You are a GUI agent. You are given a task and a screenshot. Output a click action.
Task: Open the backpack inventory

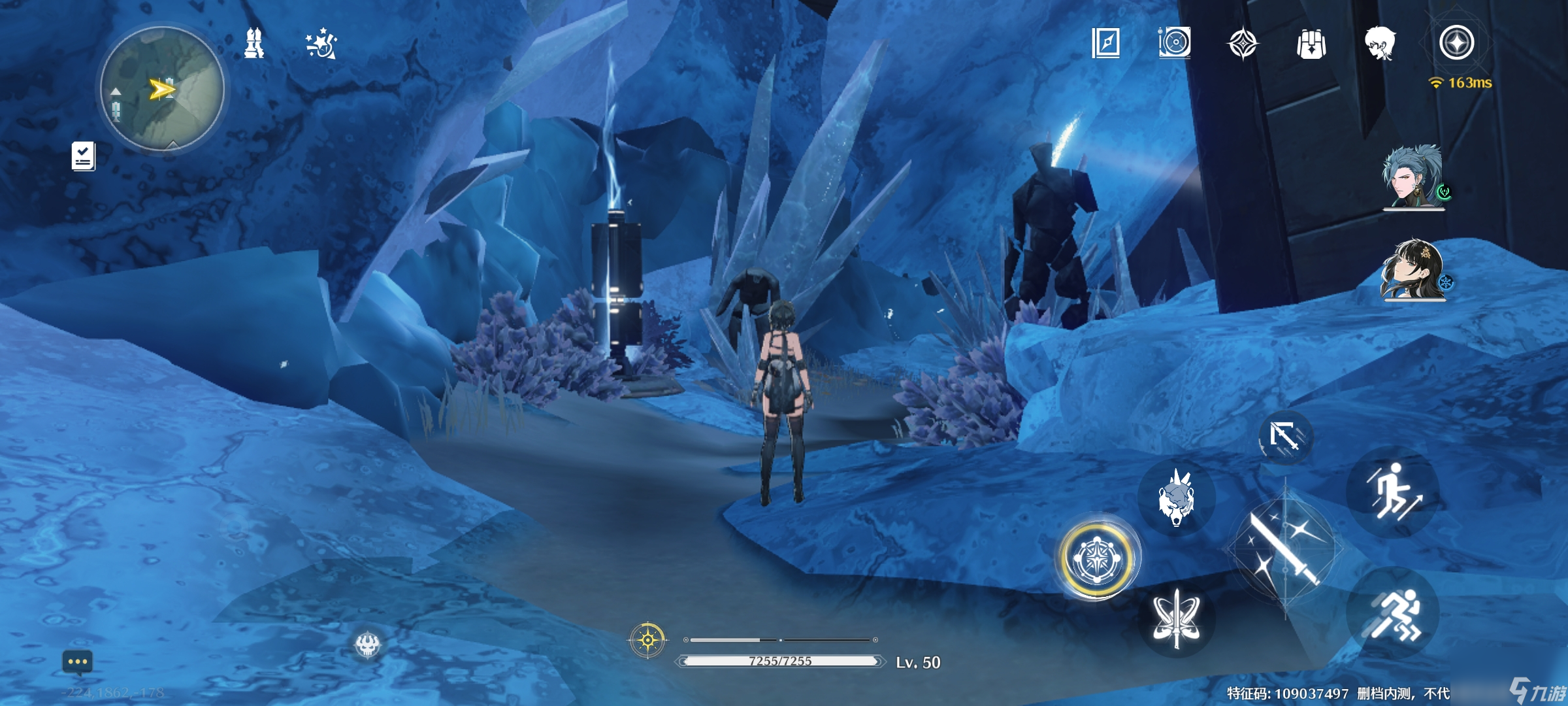tap(1311, 44)
